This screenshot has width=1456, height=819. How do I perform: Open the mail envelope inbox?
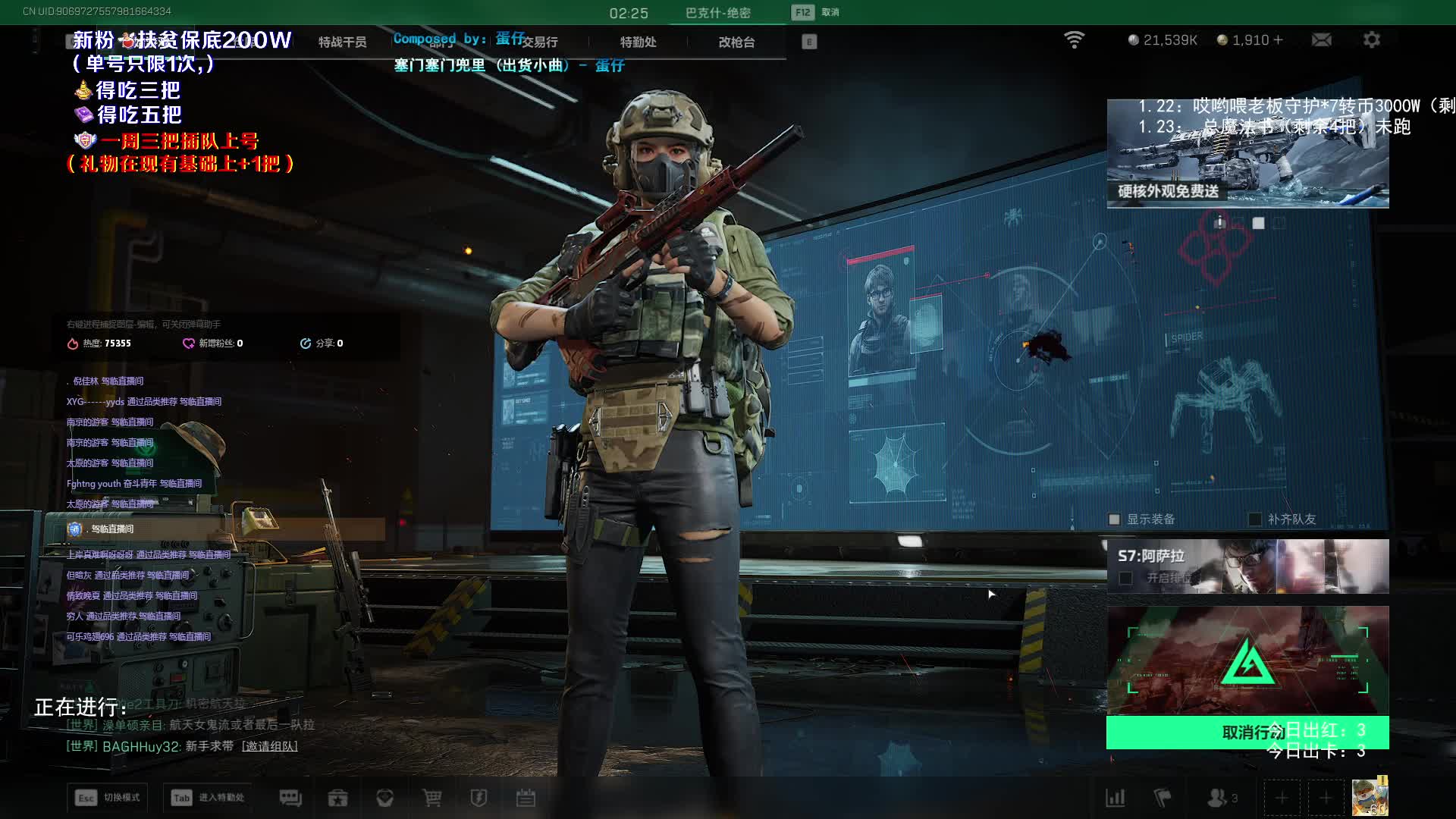click(x=1321, y=40)
